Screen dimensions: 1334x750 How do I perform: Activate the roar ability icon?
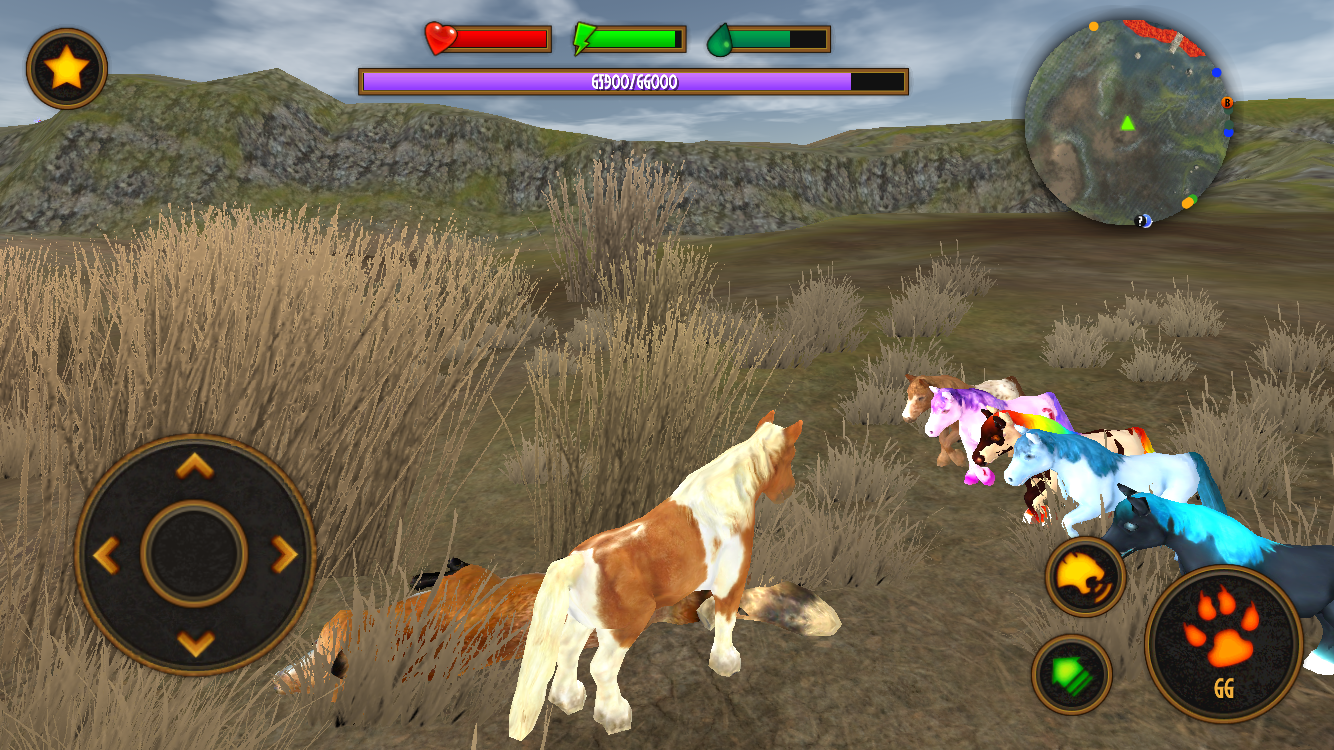click(1086, 577)
